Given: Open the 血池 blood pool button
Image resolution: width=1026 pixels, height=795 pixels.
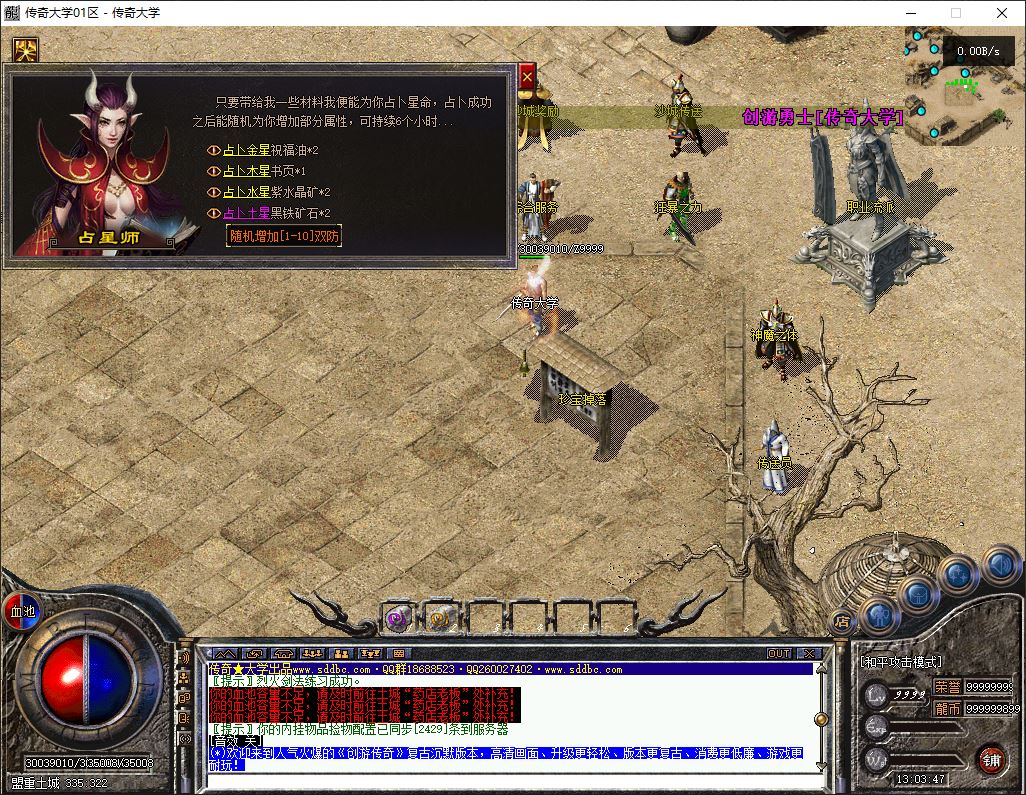Looking at the screenshot, I should (21, 611).
